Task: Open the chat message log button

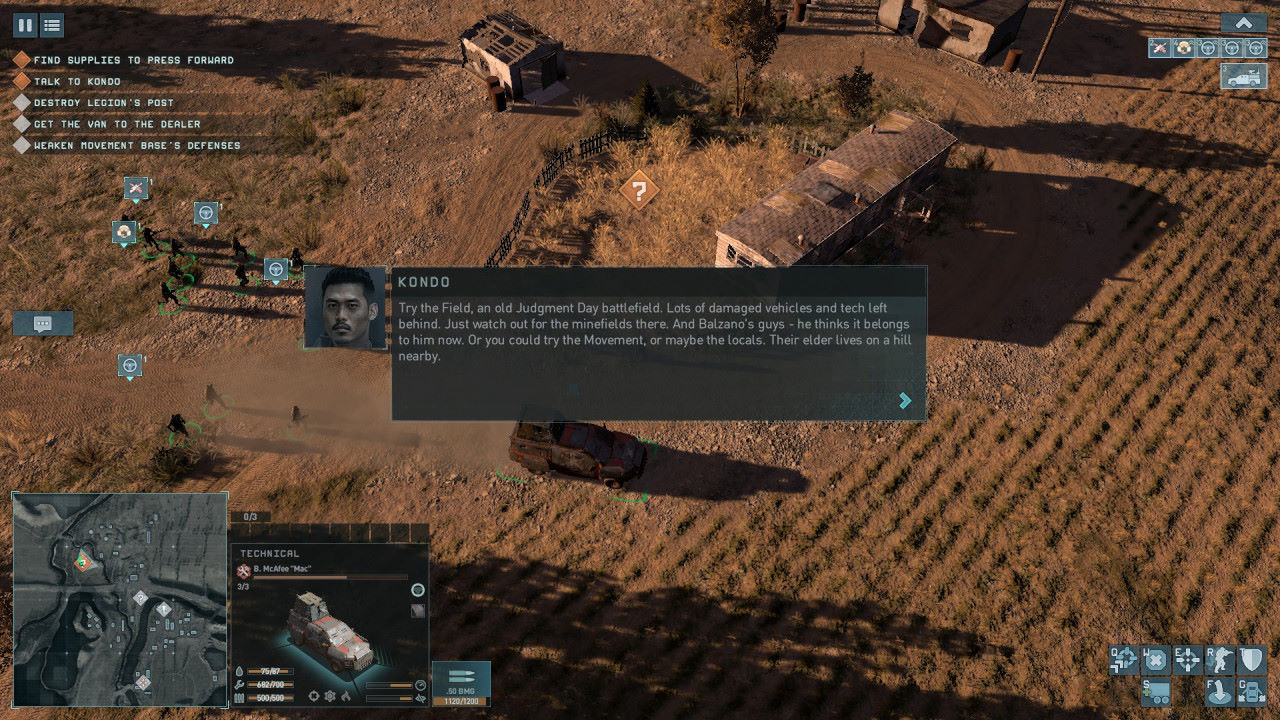Action: click(x=43, y=323)
